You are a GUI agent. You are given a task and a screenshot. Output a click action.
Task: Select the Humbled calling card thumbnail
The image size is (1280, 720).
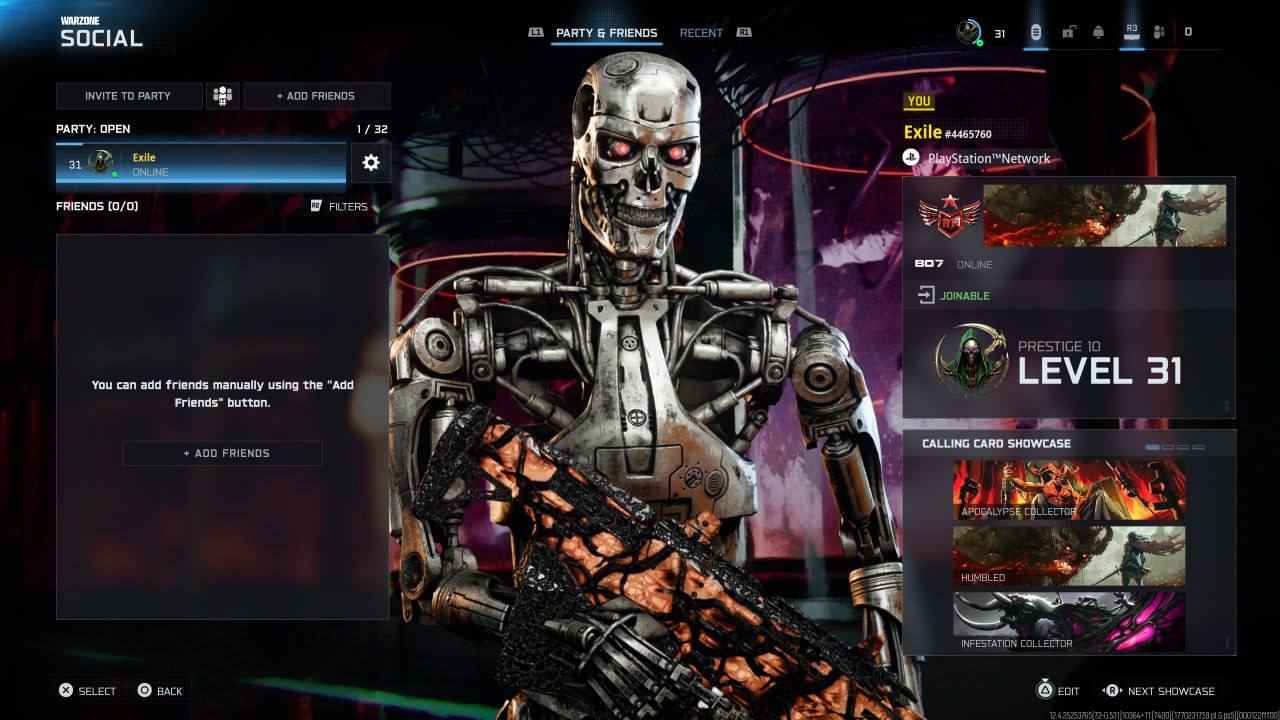pos(1068,556)
